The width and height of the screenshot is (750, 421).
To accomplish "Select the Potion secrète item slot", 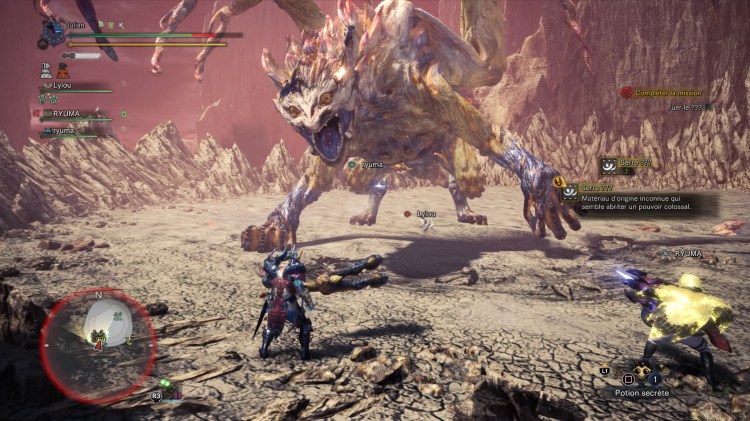I will (x=642, y=379).
